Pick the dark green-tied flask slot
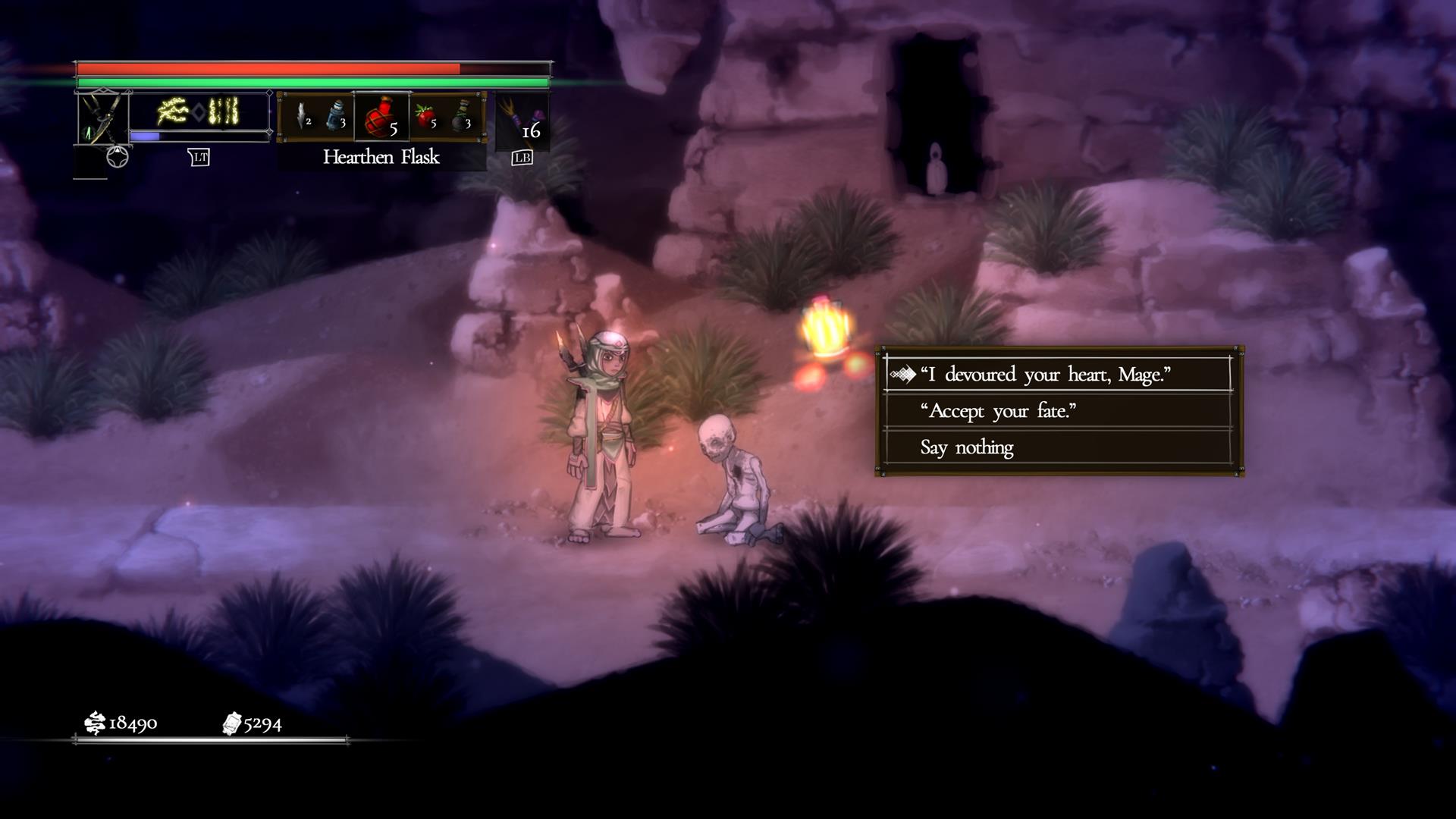Image resolution: width=1456 pixels, height=819 pixels. coord(462,118)
